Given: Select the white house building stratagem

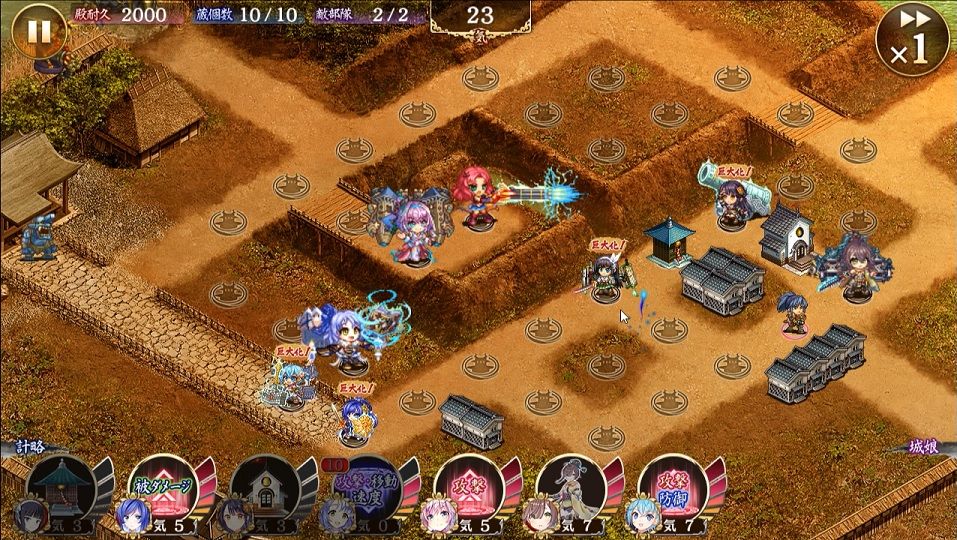Looking at the screenshot, I should (265, 490).
